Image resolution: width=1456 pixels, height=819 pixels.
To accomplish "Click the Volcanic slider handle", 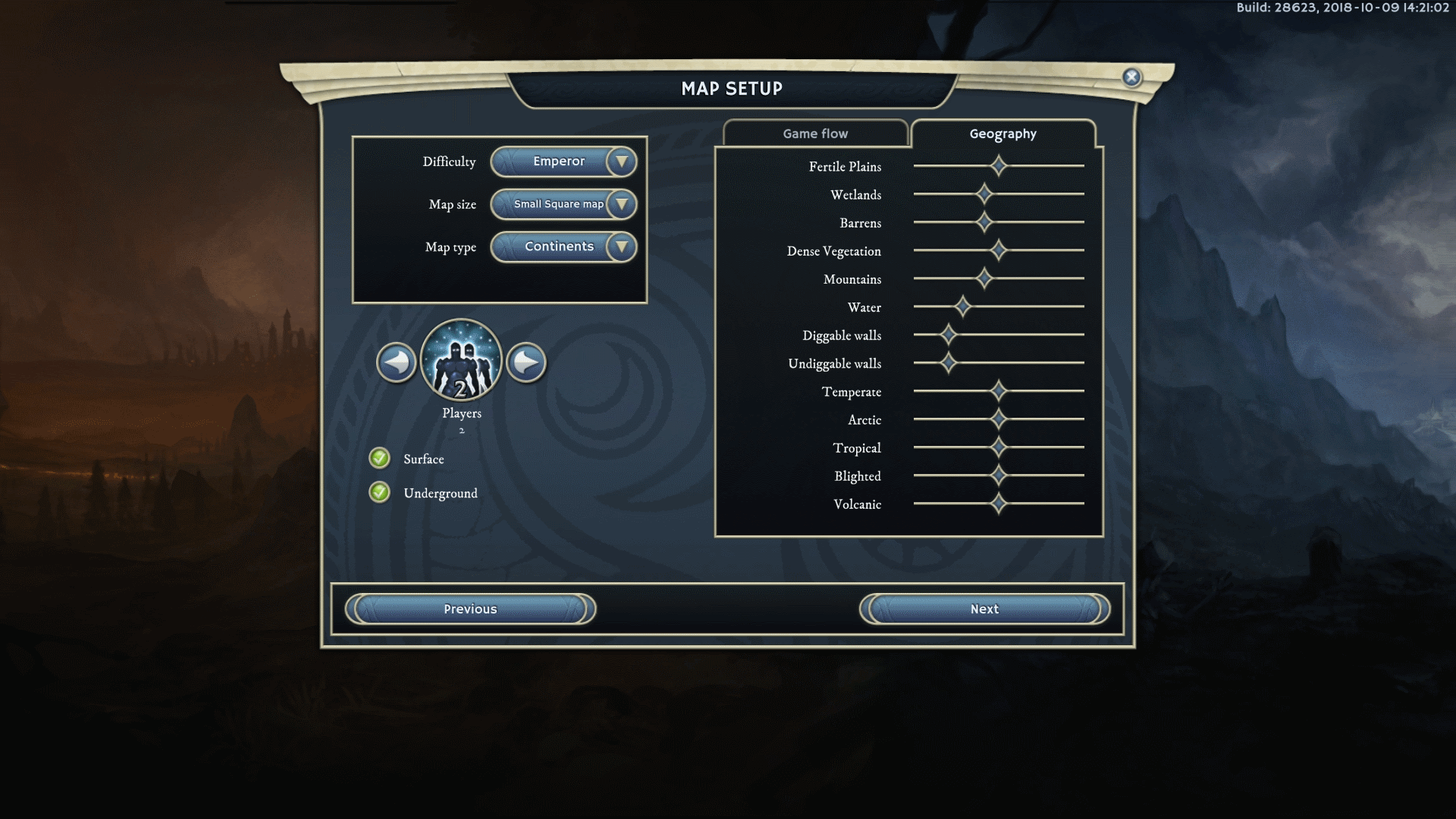I will tap(999, 503).
